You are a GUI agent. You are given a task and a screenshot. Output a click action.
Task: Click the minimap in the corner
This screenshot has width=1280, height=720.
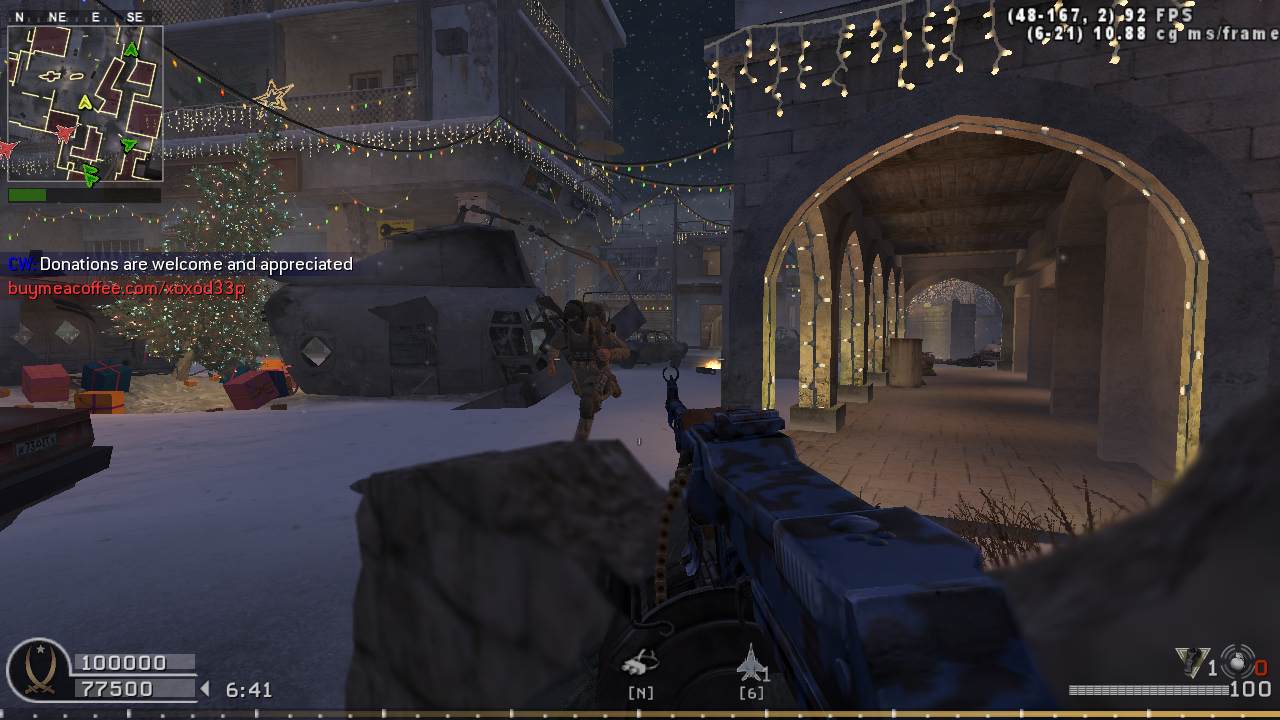[85, 103]
